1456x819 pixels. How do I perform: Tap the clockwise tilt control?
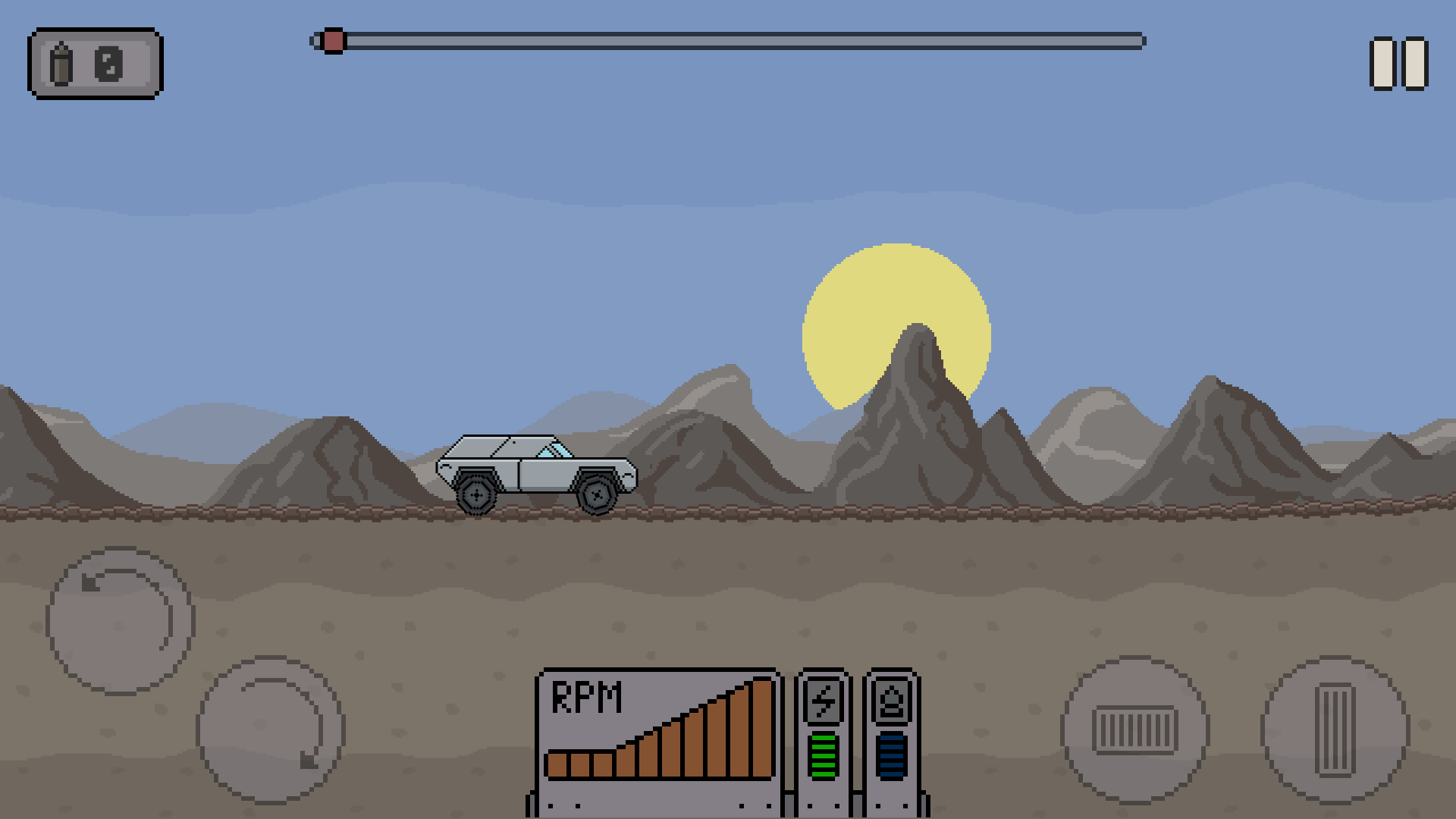(271, 730)
